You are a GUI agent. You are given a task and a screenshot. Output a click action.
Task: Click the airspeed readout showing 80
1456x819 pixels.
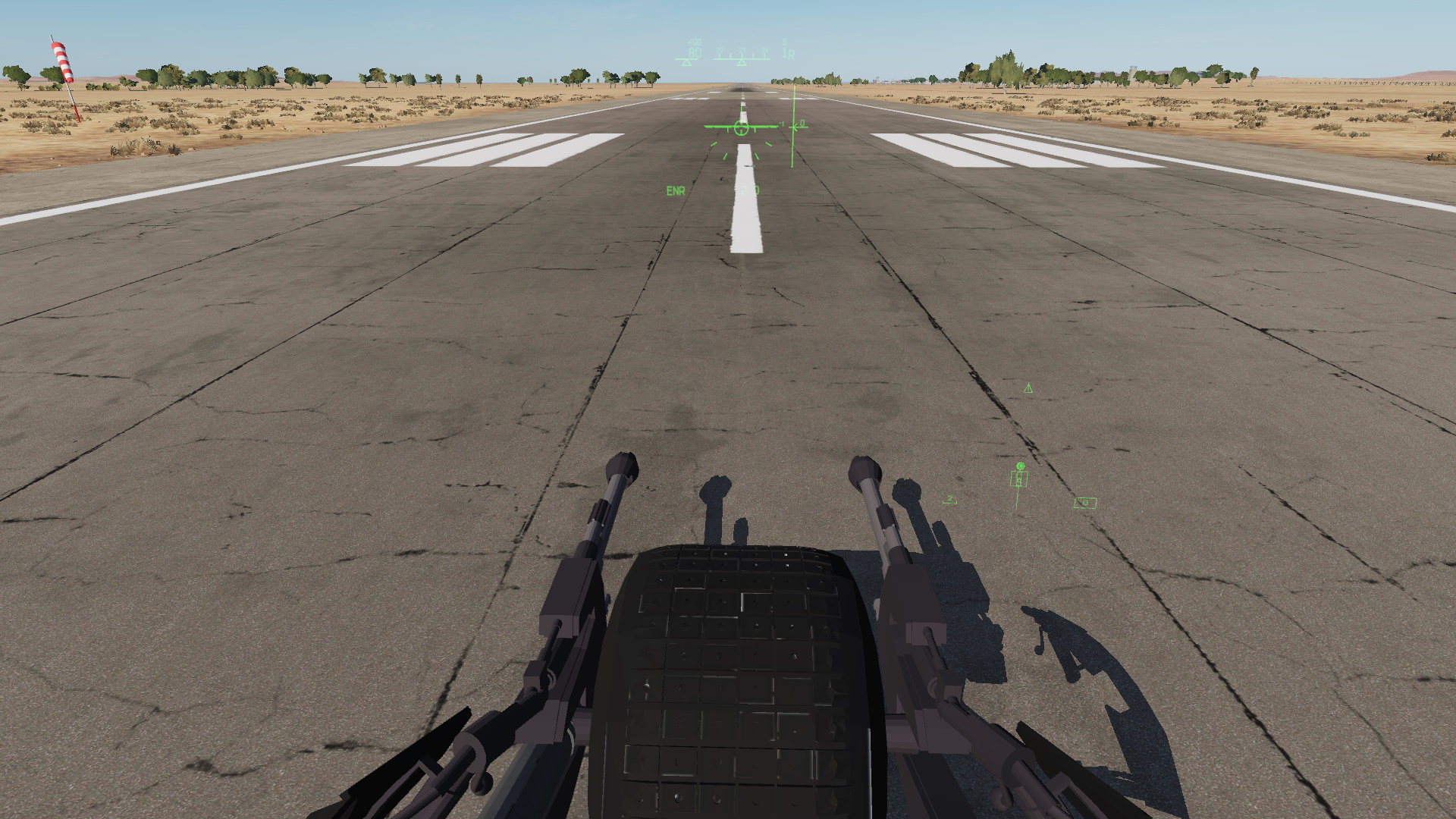coord(695,52)
